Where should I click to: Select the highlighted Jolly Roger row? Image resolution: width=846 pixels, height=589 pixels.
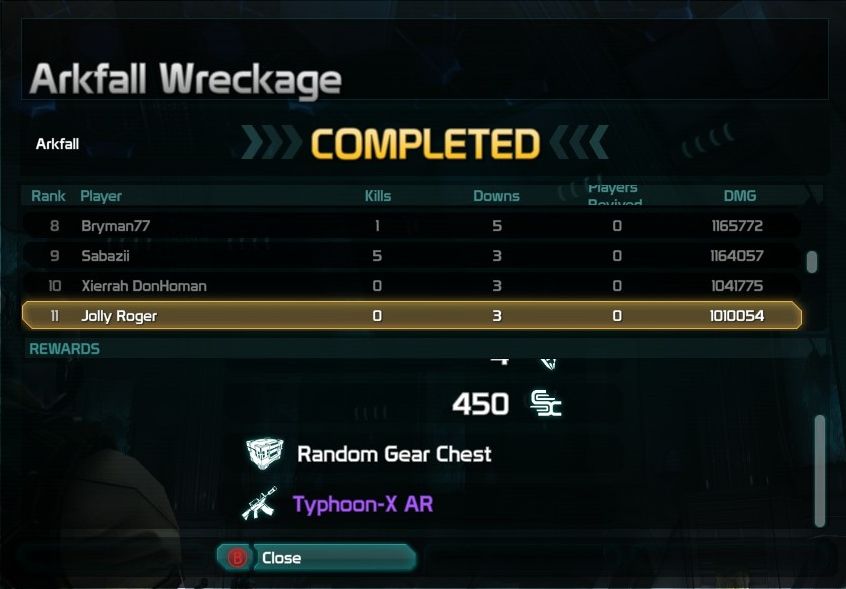click(x=411, y=316)
